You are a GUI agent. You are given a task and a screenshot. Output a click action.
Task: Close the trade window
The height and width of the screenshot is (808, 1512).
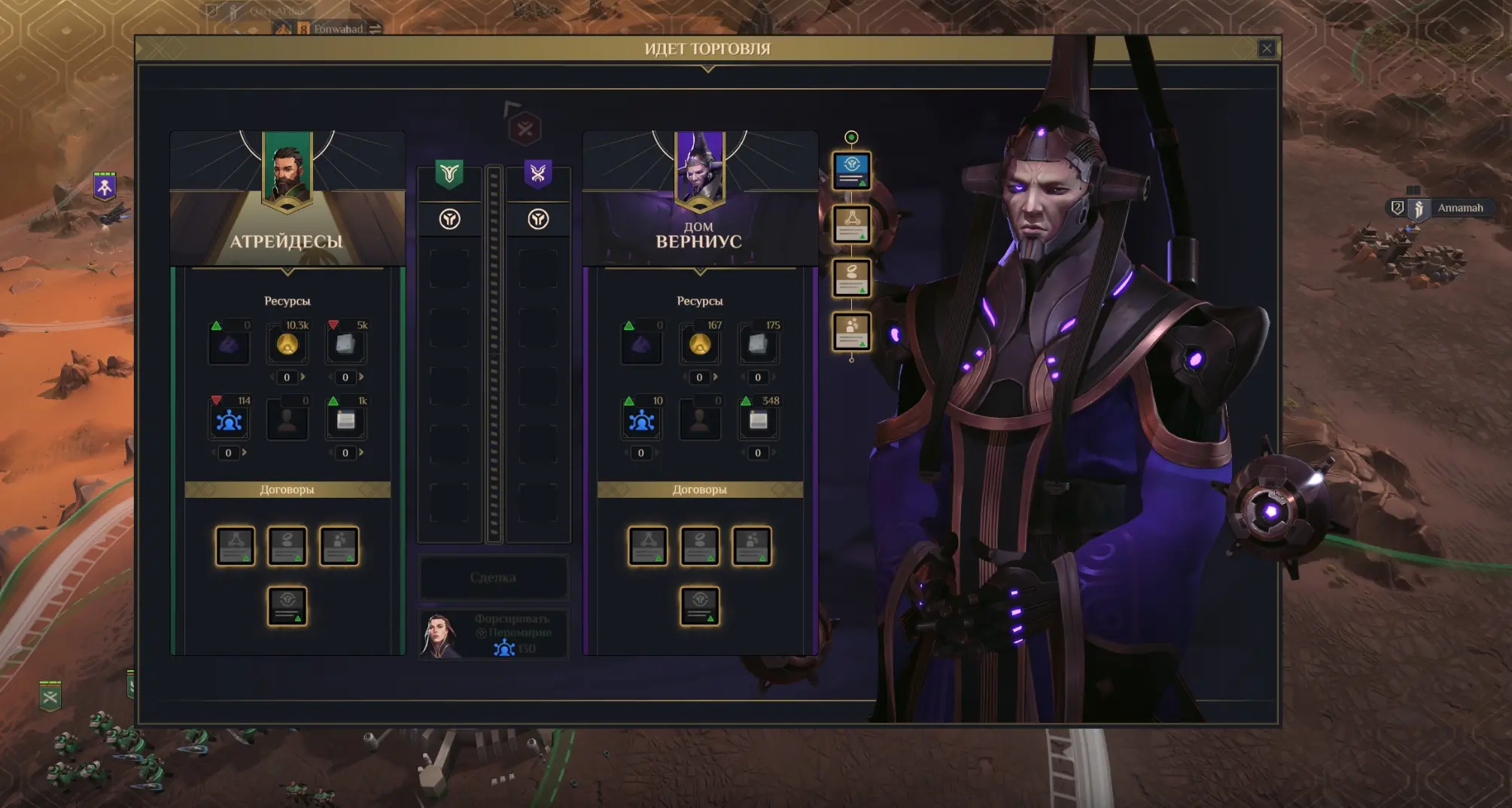(1266, 49)
